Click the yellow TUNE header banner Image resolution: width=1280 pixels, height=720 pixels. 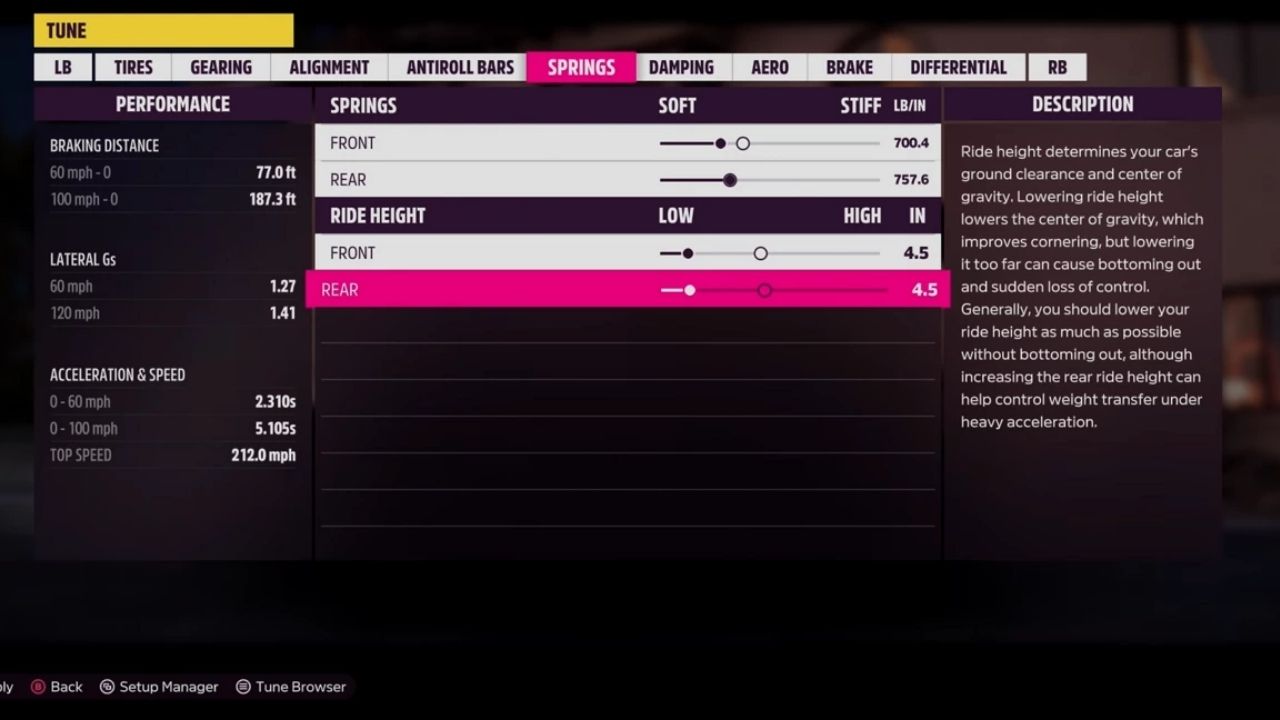point(163,30)
